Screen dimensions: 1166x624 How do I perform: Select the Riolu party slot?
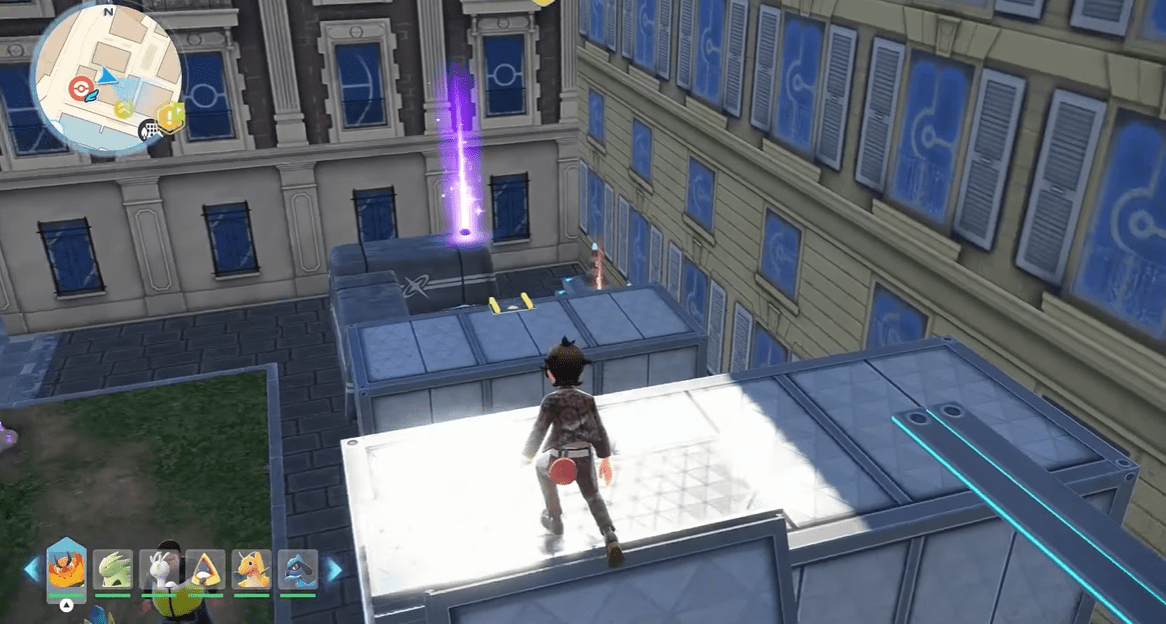(298, 570)
